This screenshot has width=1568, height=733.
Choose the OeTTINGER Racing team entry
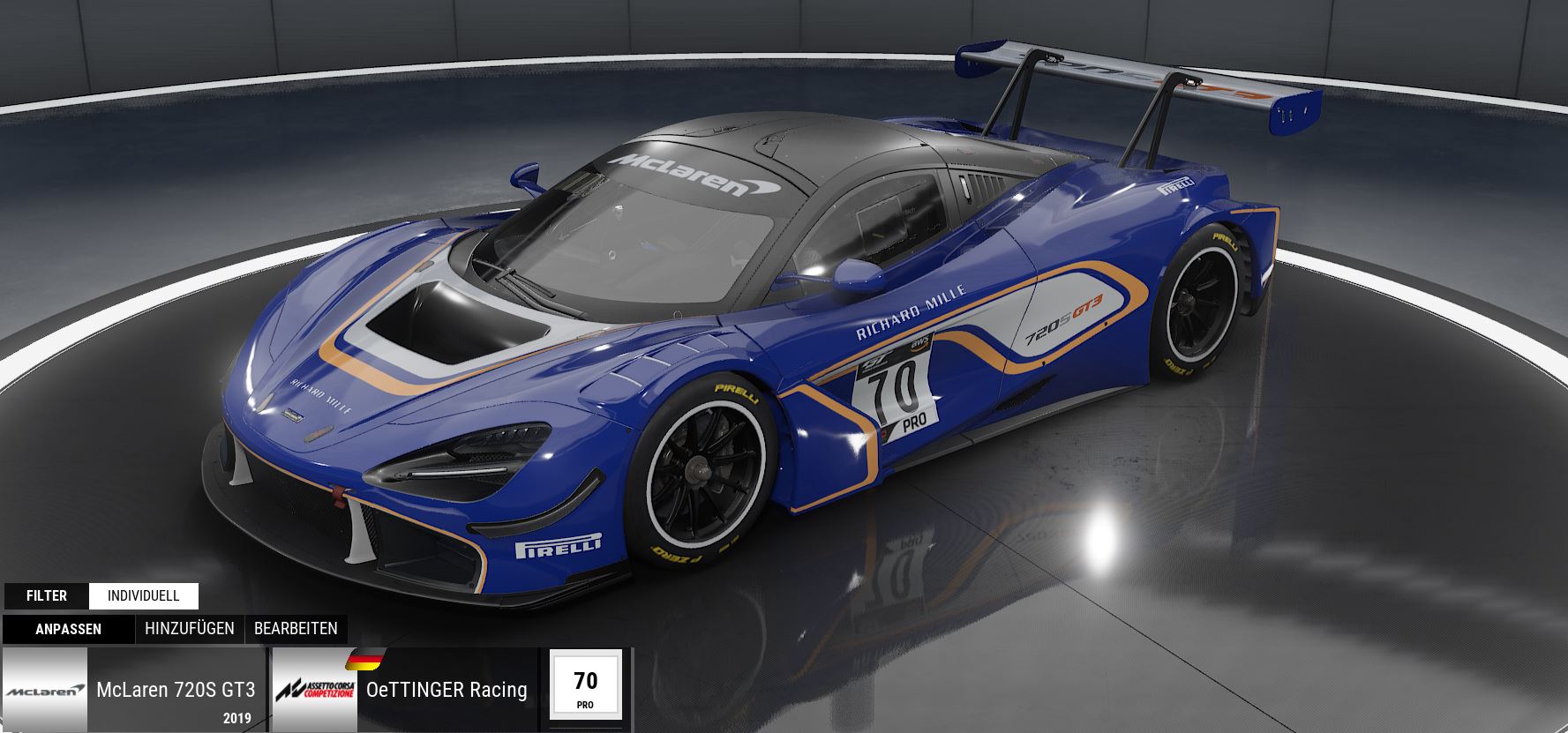pos(404,690)
